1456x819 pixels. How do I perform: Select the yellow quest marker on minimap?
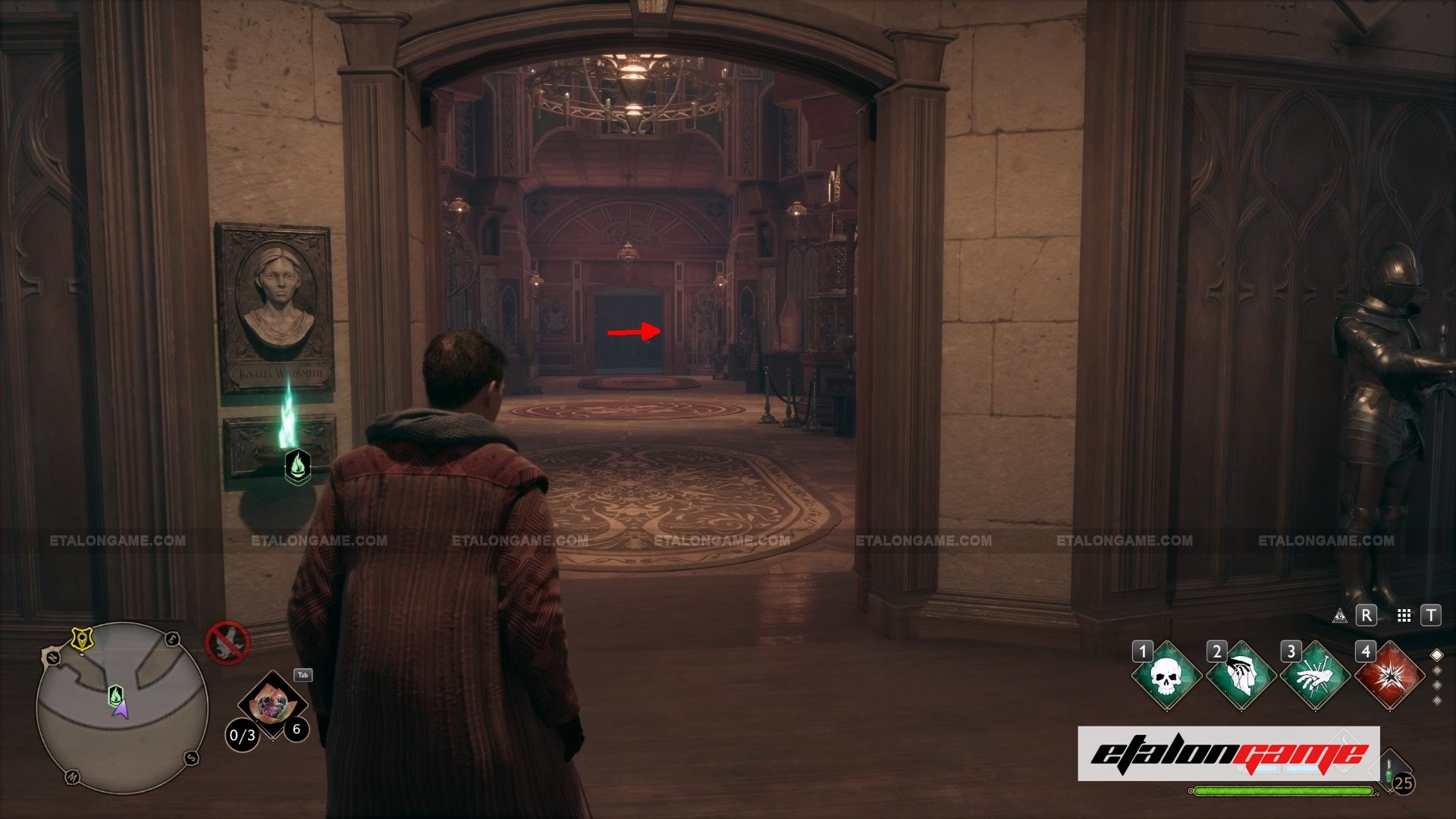80,639
